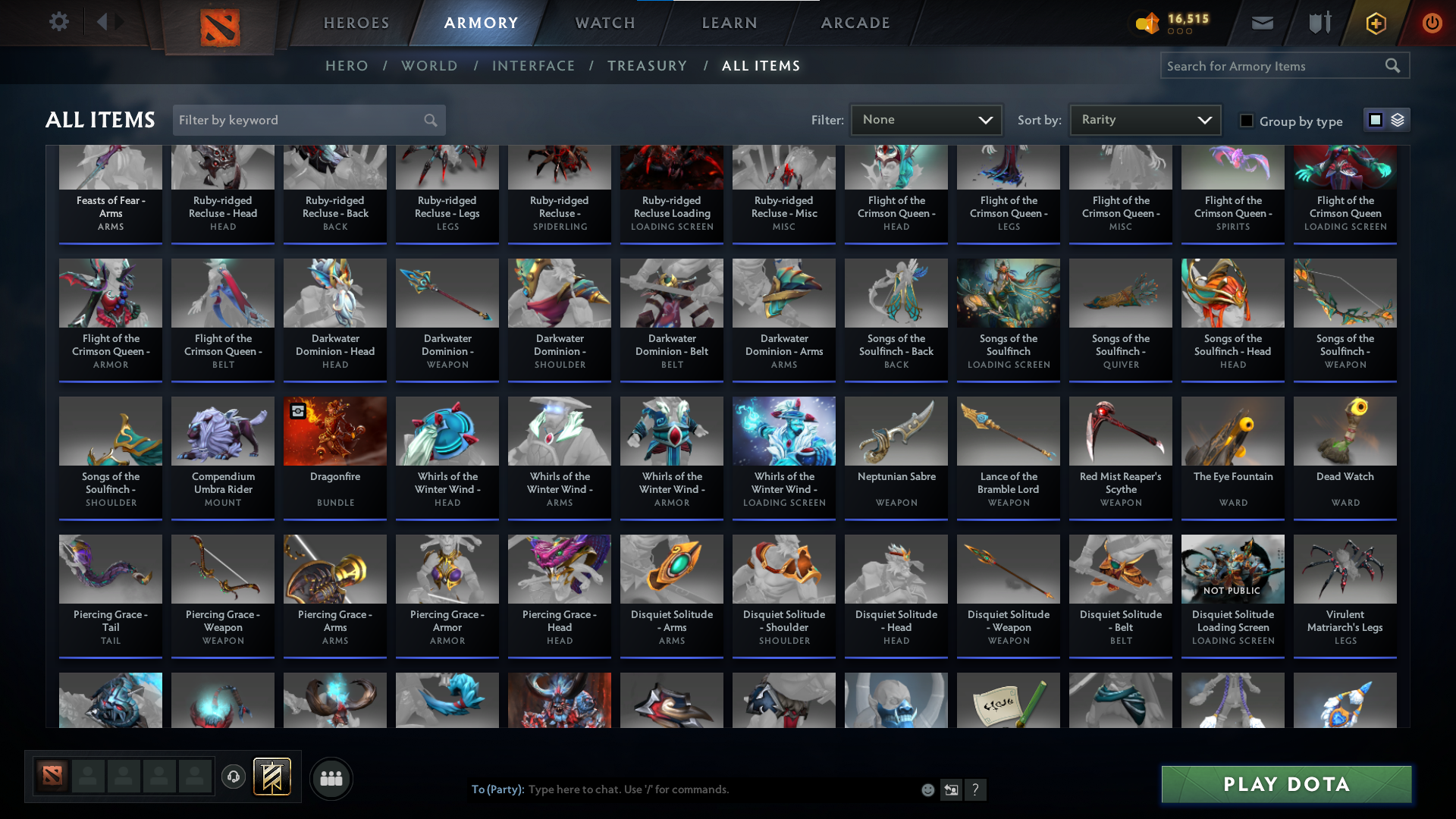The image size is (1456, 819).
Task: Click the gold hexagon plus icon
Action: pyautogui.click(x=1375, y=23)
